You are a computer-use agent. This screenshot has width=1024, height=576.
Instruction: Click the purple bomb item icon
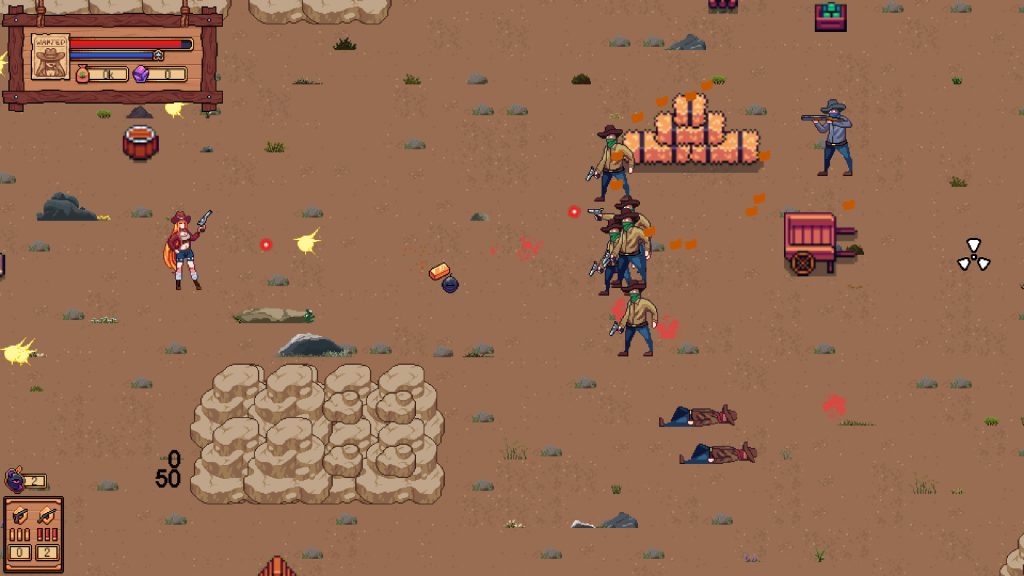pyautogui.click(x=15, y=479)
